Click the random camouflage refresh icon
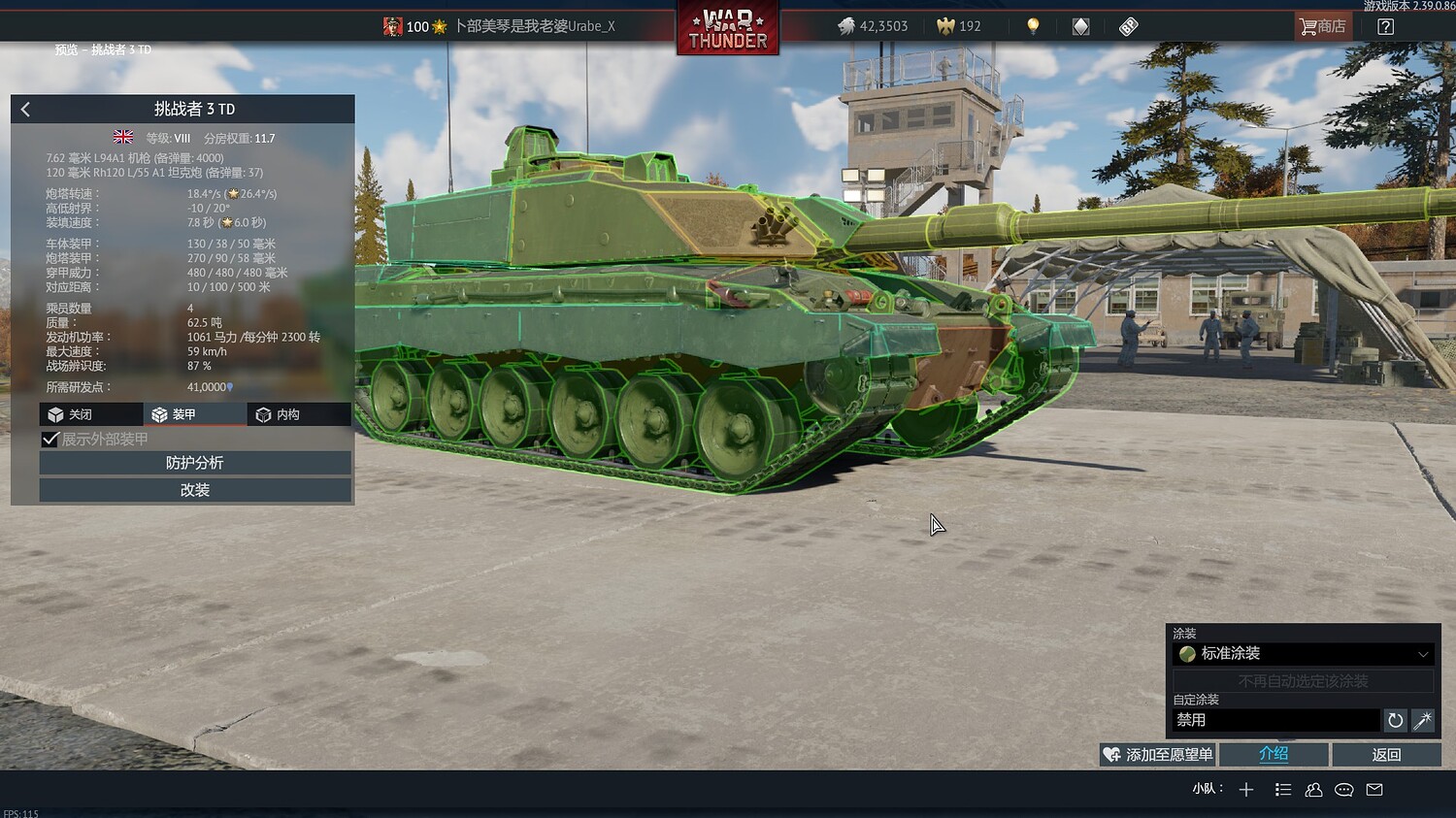1456x818 pixels. click(x=1395, y=720)
